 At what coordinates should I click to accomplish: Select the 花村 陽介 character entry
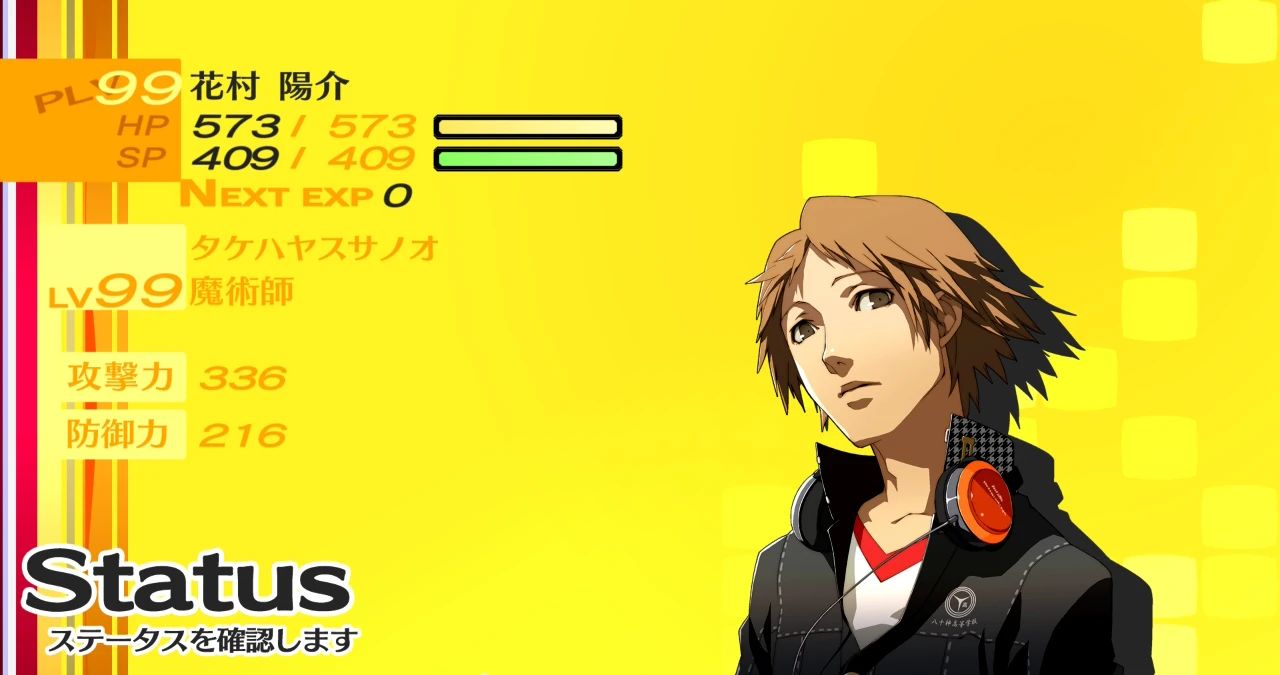pyautogui.click(x=269, y=87)
